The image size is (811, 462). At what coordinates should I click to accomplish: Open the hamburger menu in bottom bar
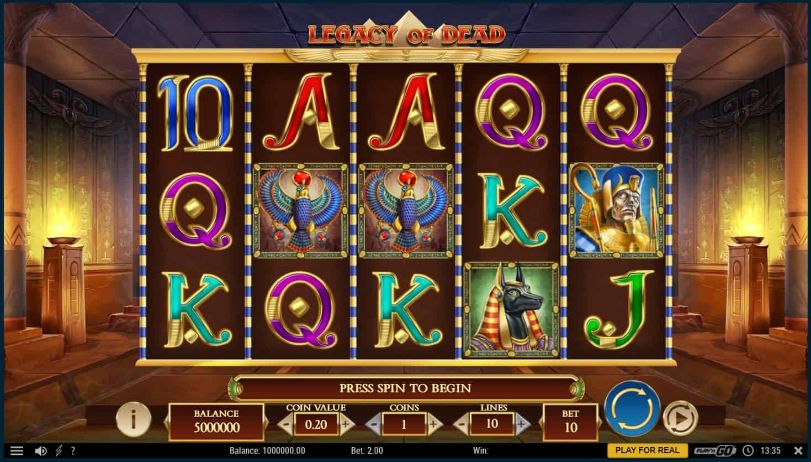(x=16, y=451)
